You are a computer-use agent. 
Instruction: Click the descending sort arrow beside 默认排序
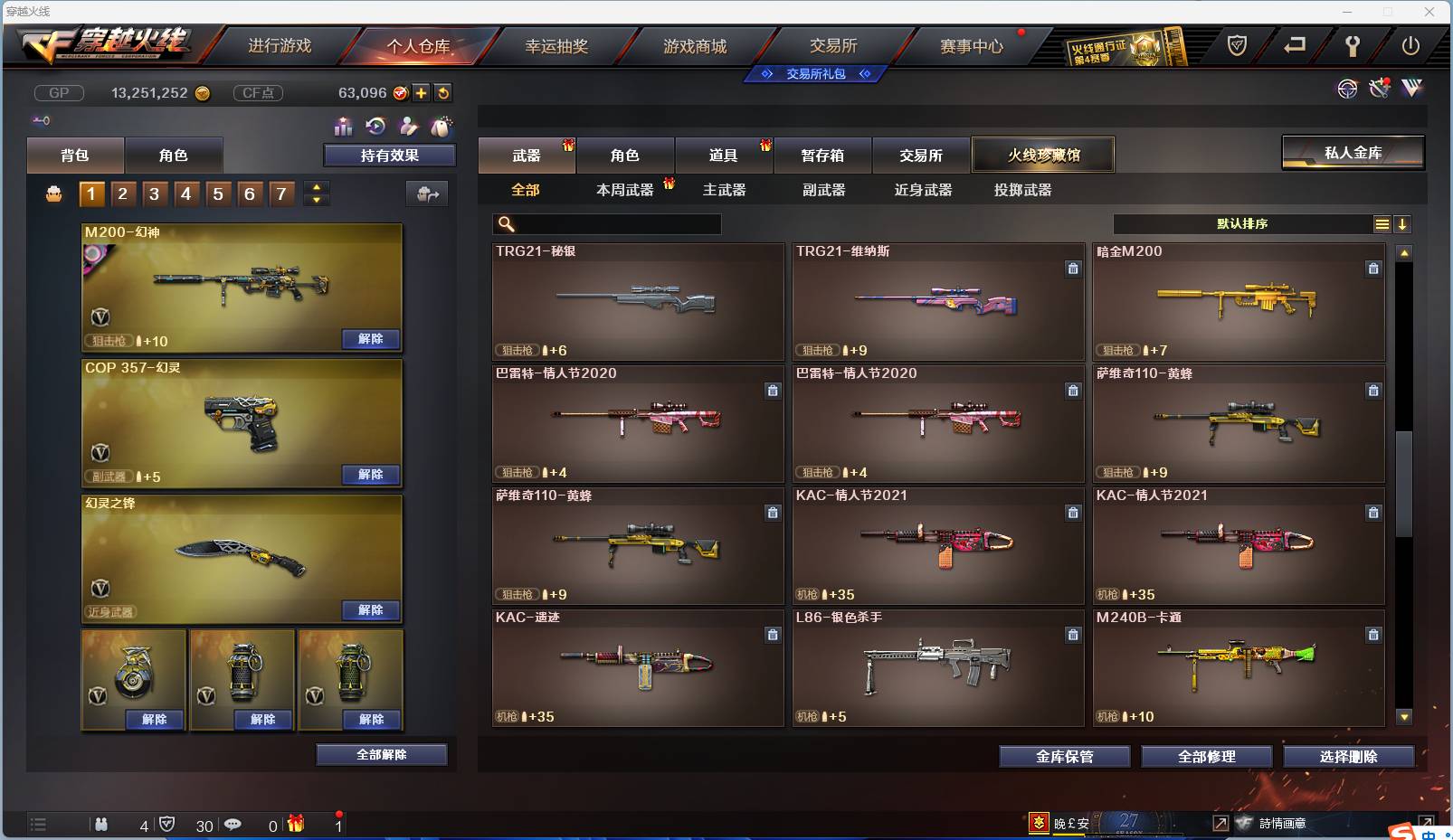coord(1402,223)
